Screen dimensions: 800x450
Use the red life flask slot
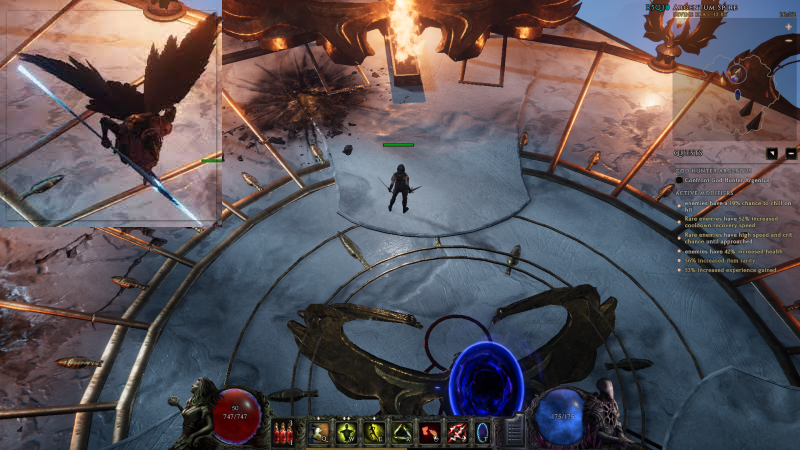pyautogui.click(x=285, y=432)
